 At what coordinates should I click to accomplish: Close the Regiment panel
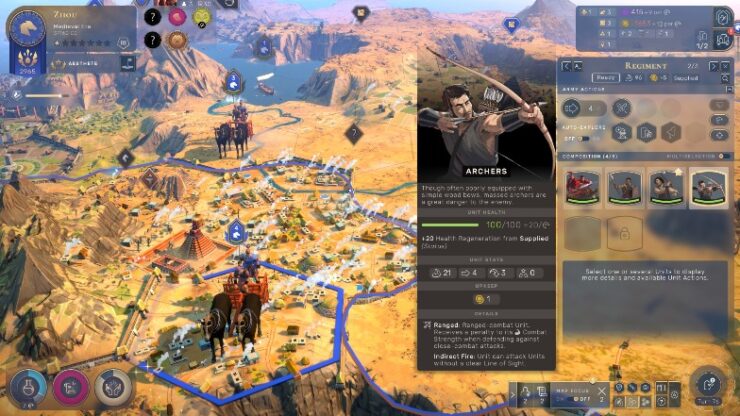727,65
